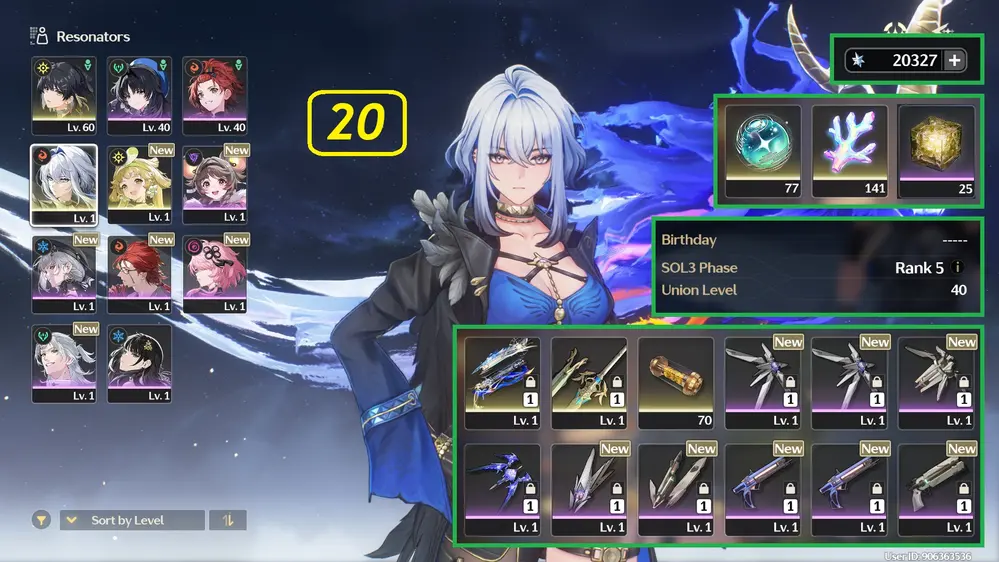This screenshot has height=562, width=999.
Task: Open the golden cube item showing 25
Action: click(936, 150)
